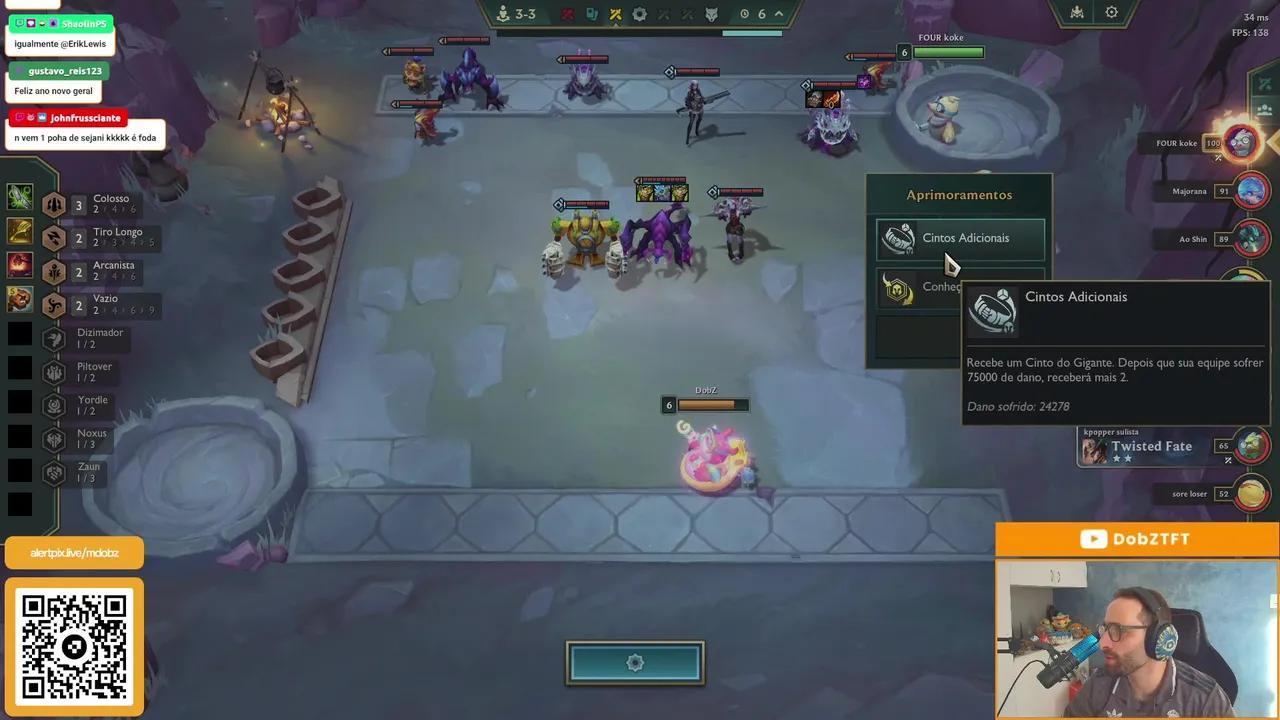Click the belt icon in the Cintos Adicionais tooltip
The image size is (1280, 720).
[991, 310]
